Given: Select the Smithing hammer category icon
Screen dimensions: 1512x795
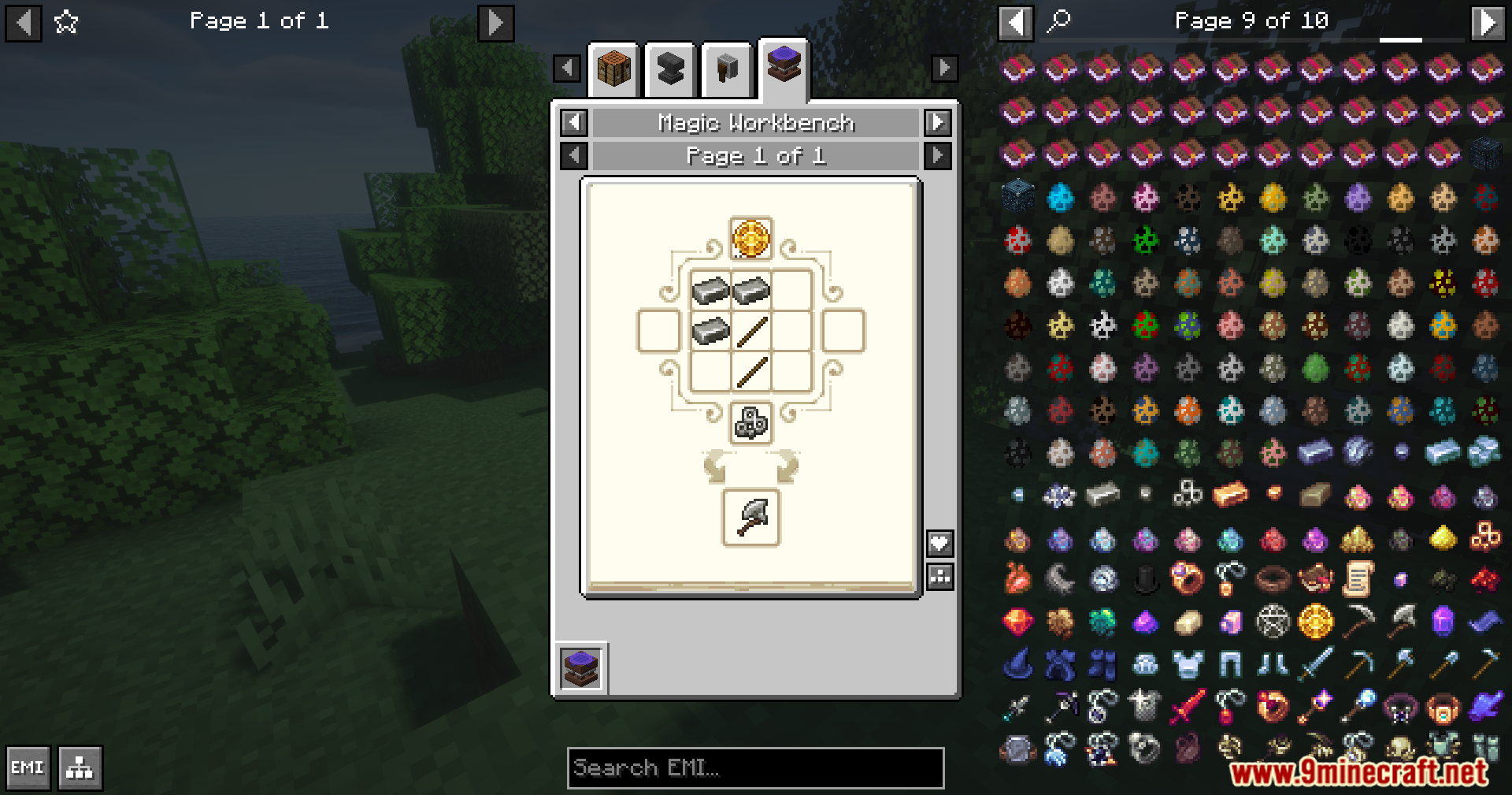Looking at the screenshot, I should pos(725,70).
